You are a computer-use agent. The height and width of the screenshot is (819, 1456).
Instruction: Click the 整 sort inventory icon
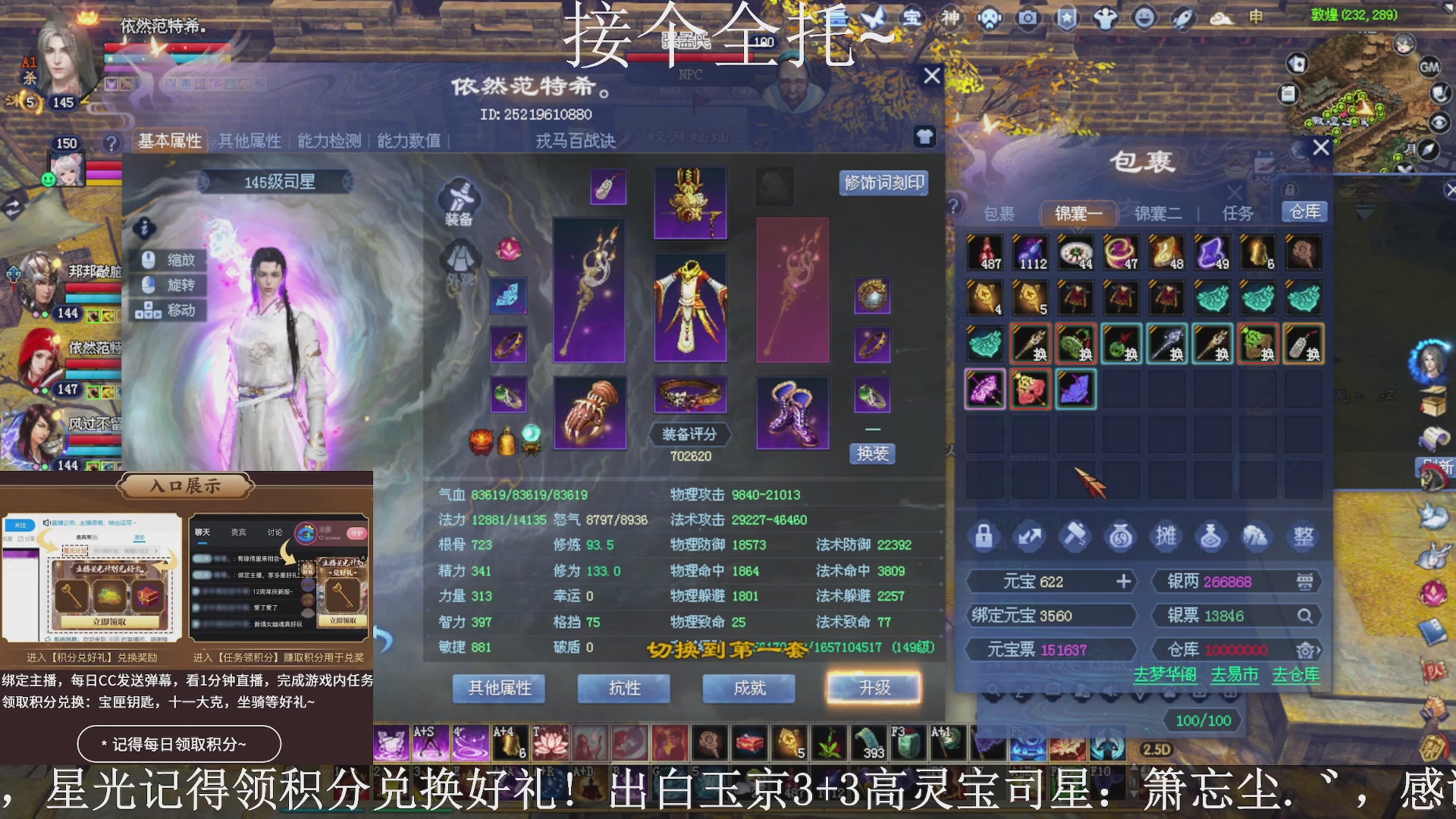click(x=1304, y=535)
